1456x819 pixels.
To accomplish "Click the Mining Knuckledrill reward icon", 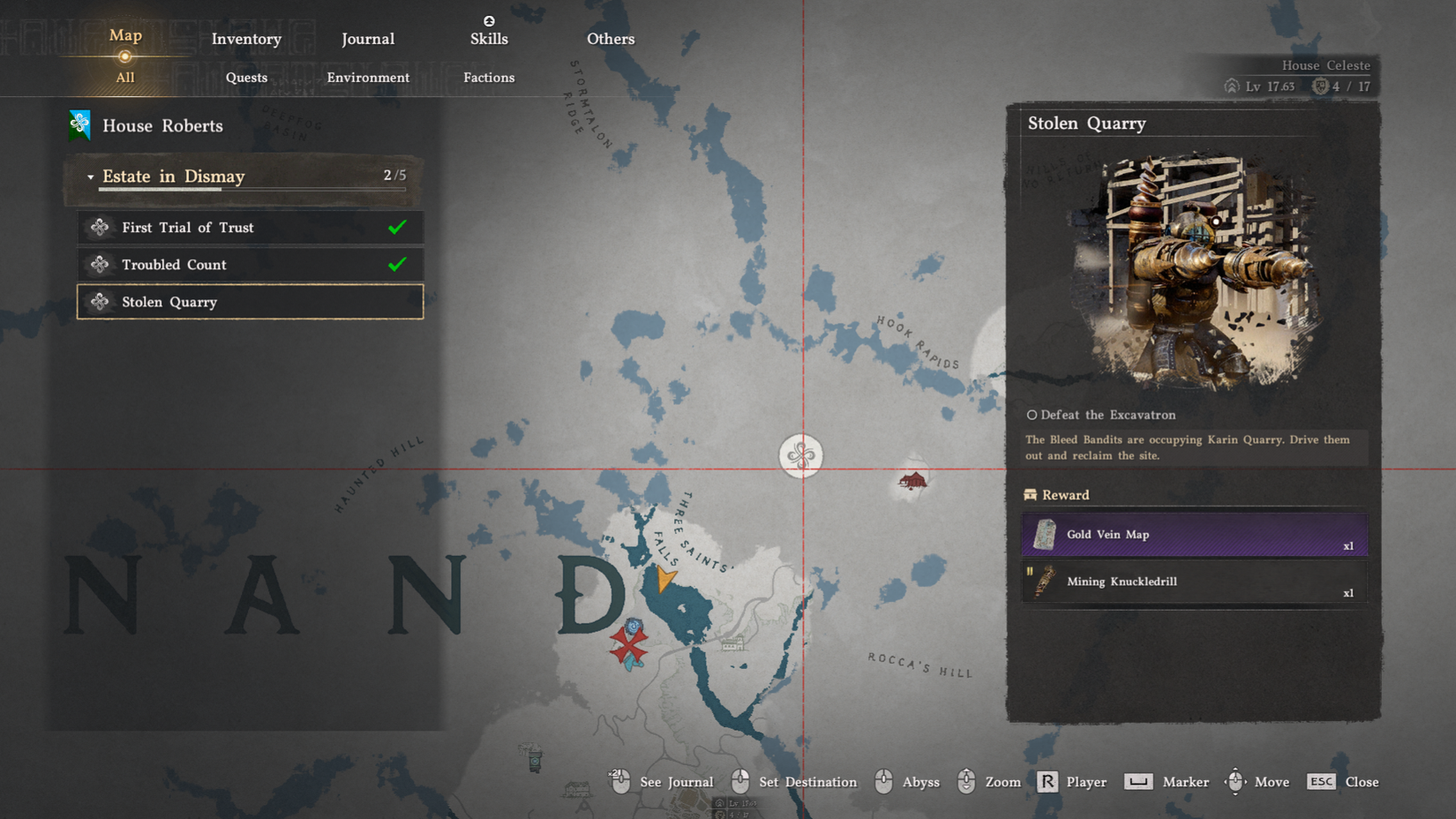I will pos(1045,581).
